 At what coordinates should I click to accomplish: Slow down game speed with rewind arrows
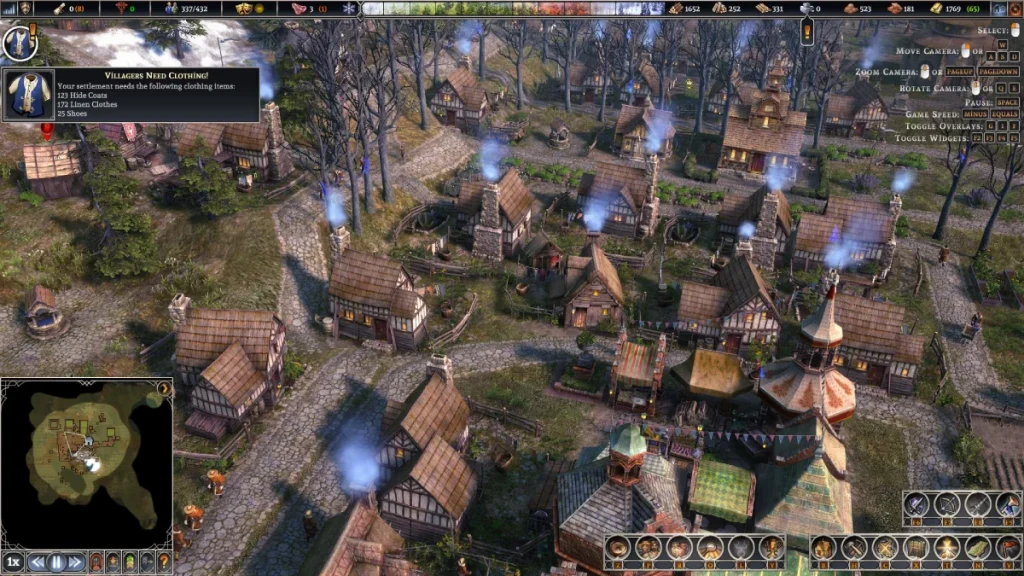pyautogui.click(x=38, y=562)
